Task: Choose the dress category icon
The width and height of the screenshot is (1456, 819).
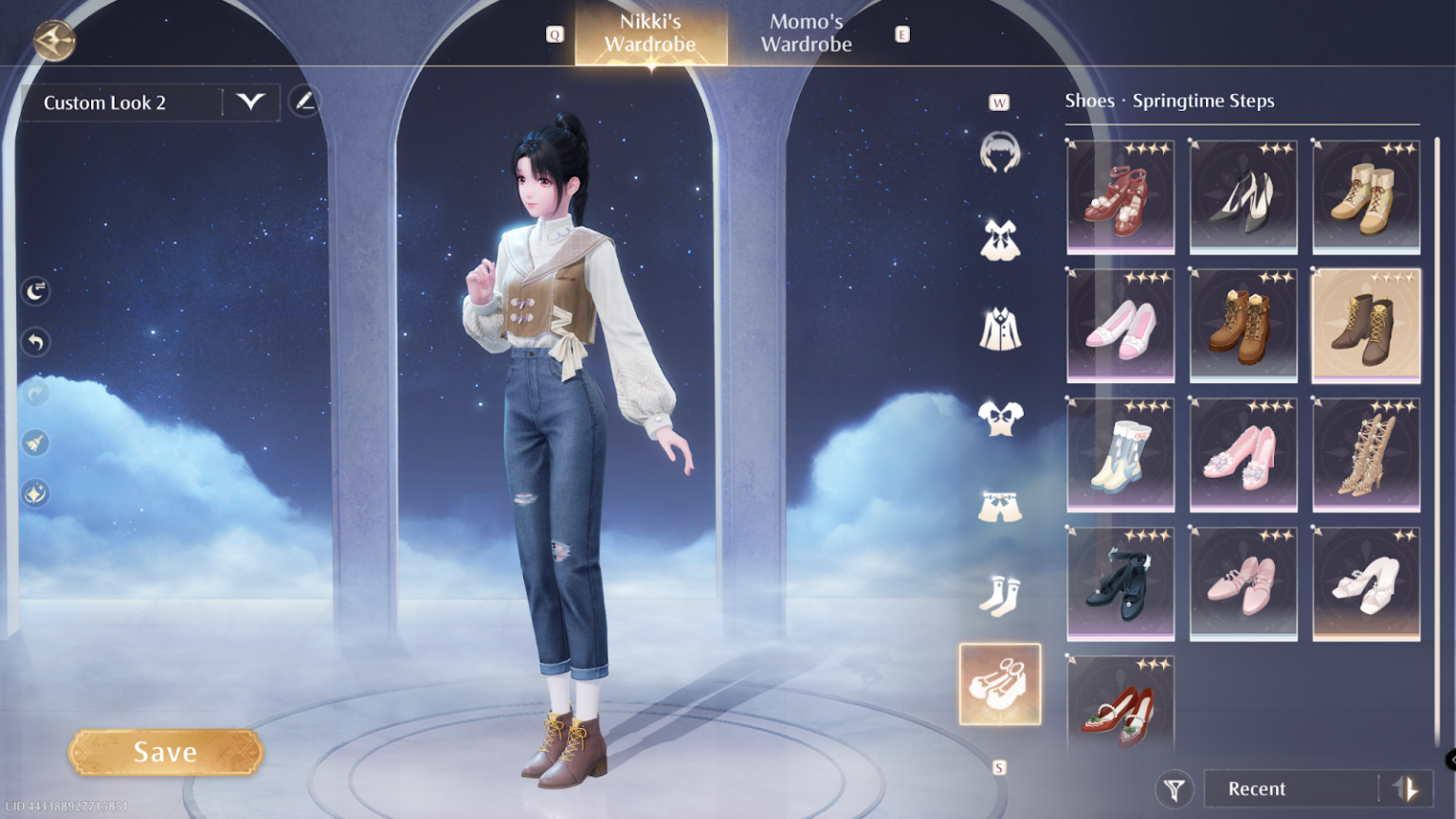Action: click(x=999, y=241)
